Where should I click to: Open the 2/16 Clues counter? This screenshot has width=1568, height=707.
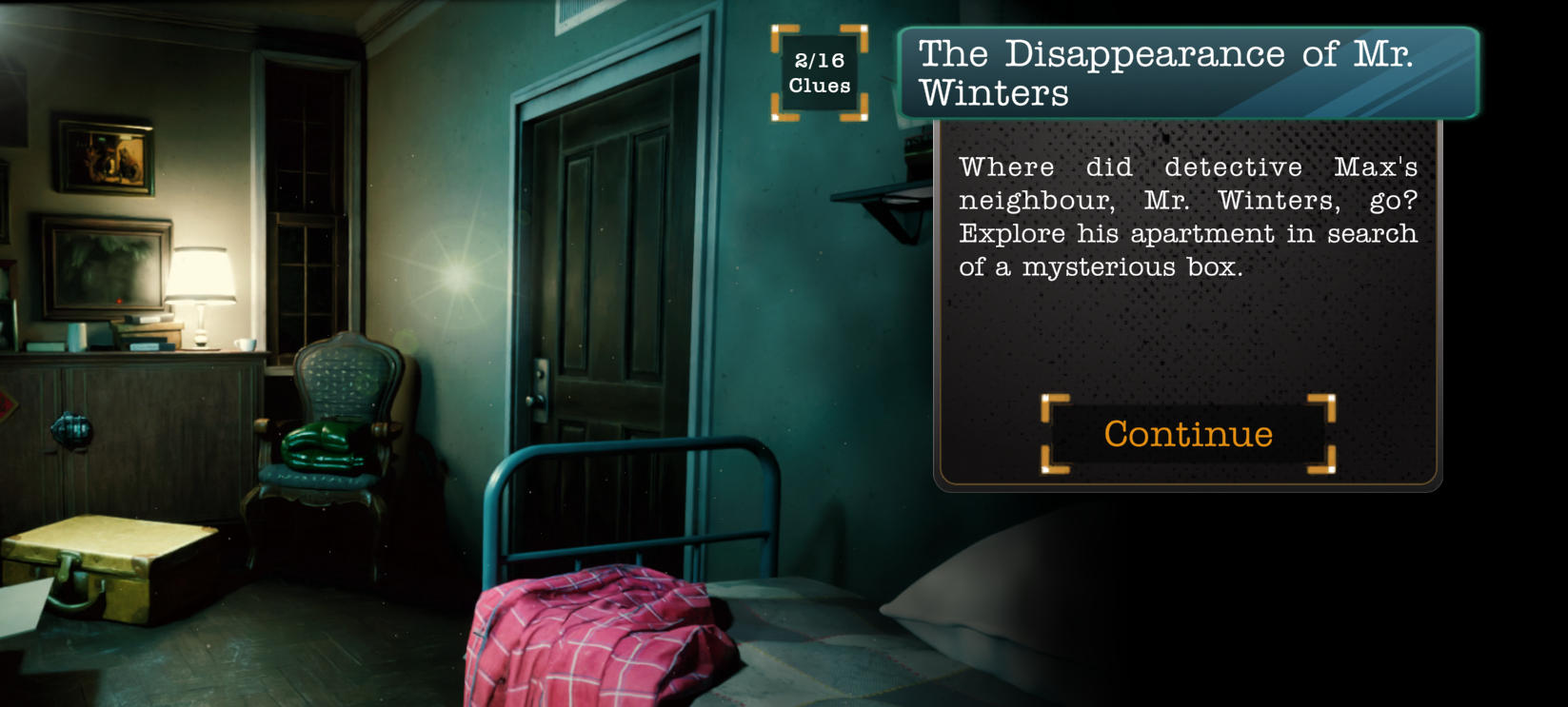(819, 73)
